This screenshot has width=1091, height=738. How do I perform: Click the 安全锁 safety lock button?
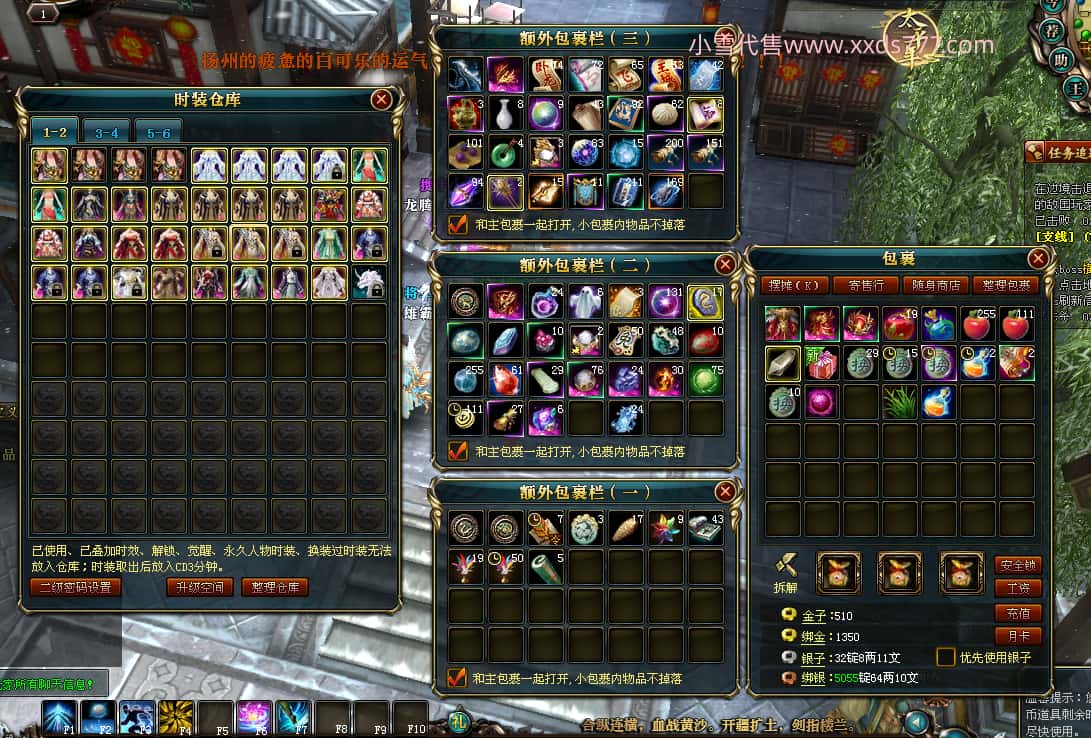1018,565
